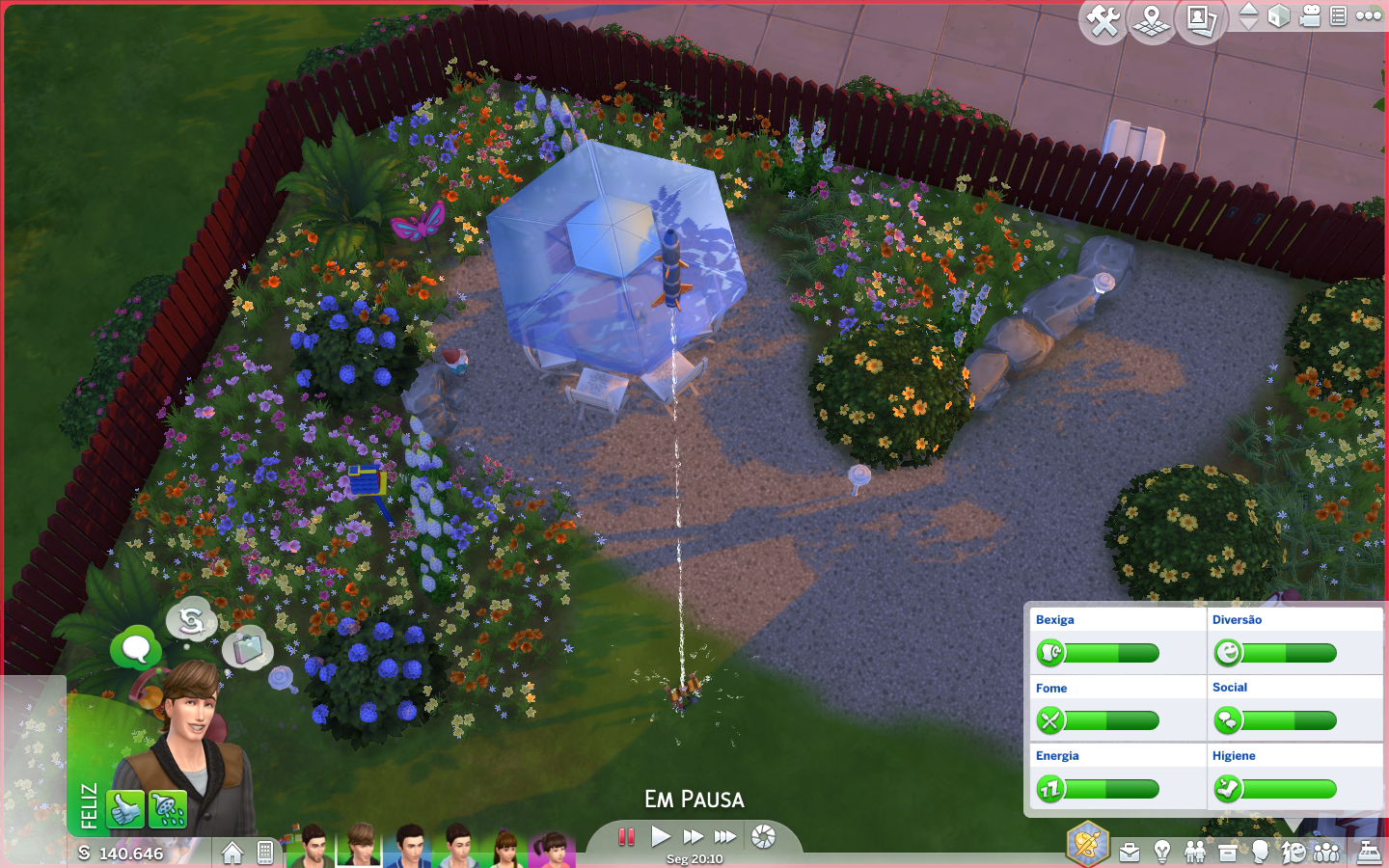Open the relationships panel with two figures
Viewport: 1389px width, 868px height.
[x=1195, y=853]
